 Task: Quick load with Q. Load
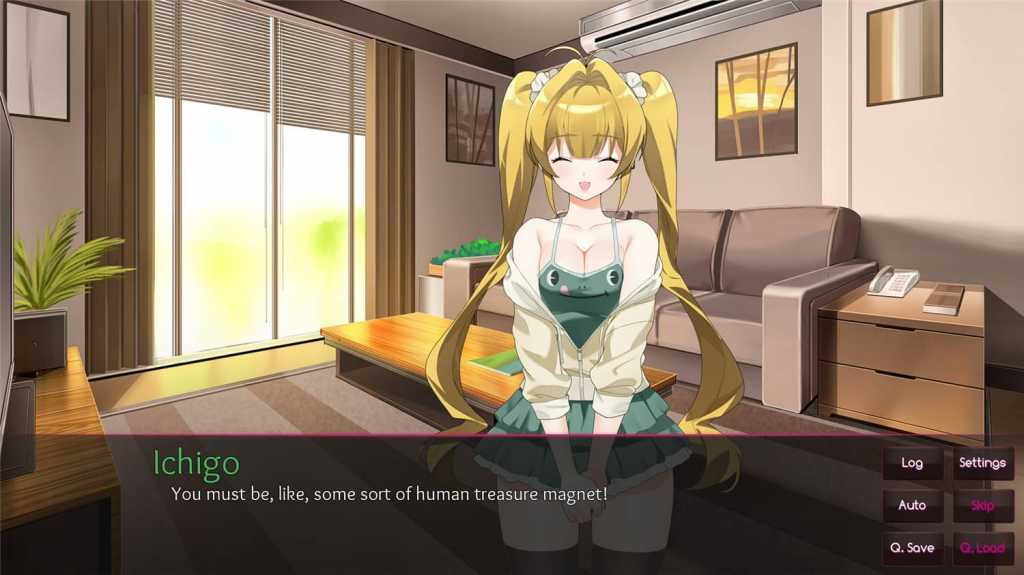(x=982, y=548)
